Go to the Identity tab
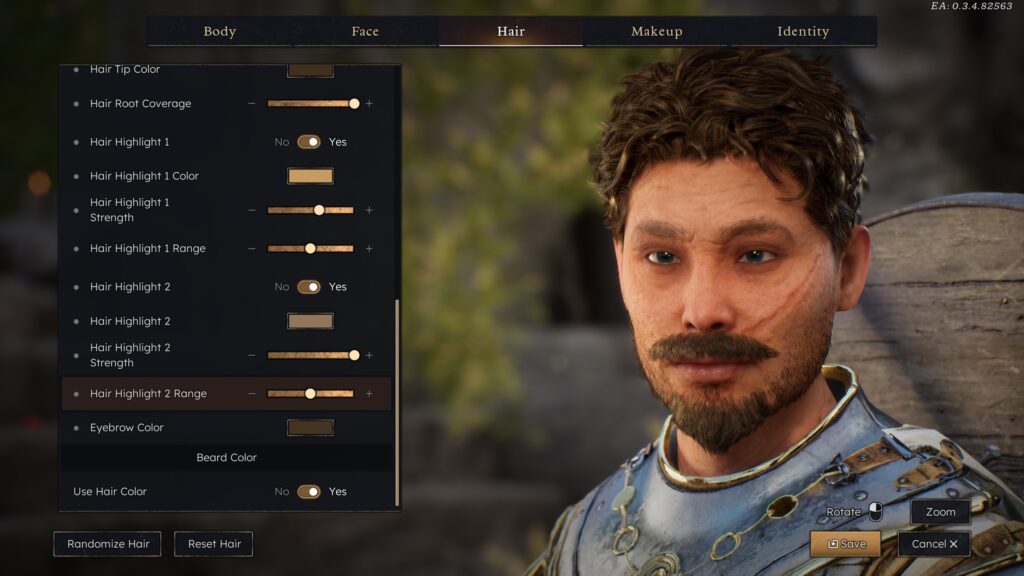This screenshot has width=1024, height=576. pyautogui.click(x=803, y=31)
